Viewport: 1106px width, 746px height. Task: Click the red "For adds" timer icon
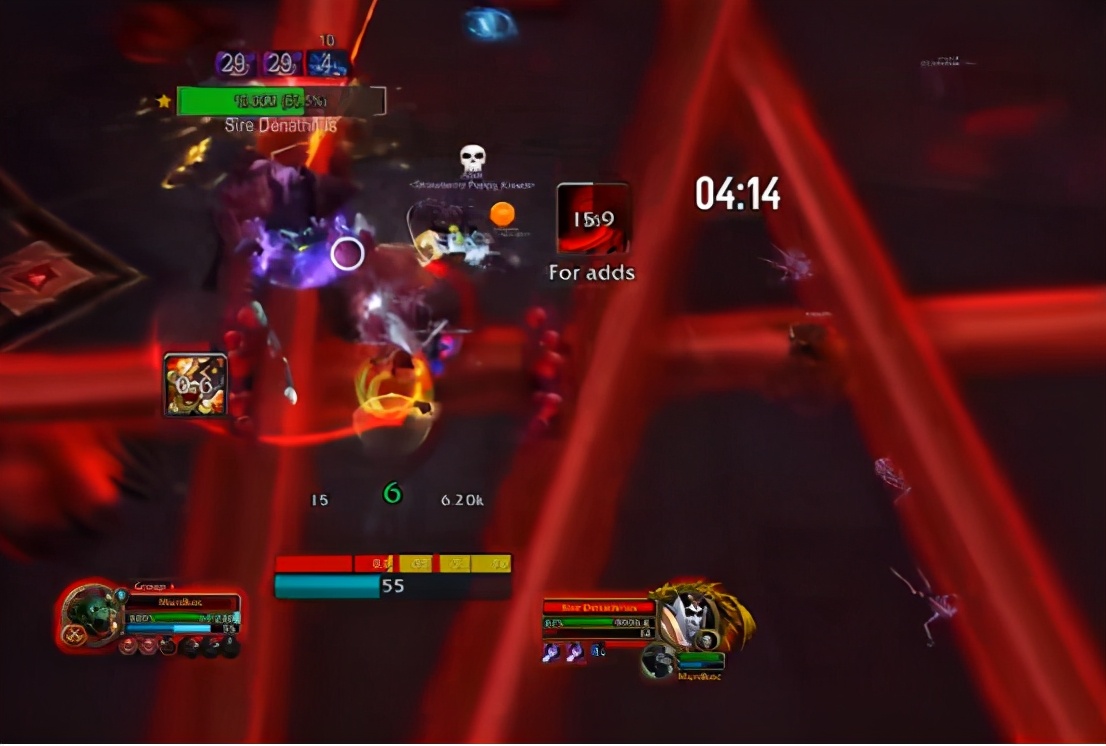[x=593, y=218]
